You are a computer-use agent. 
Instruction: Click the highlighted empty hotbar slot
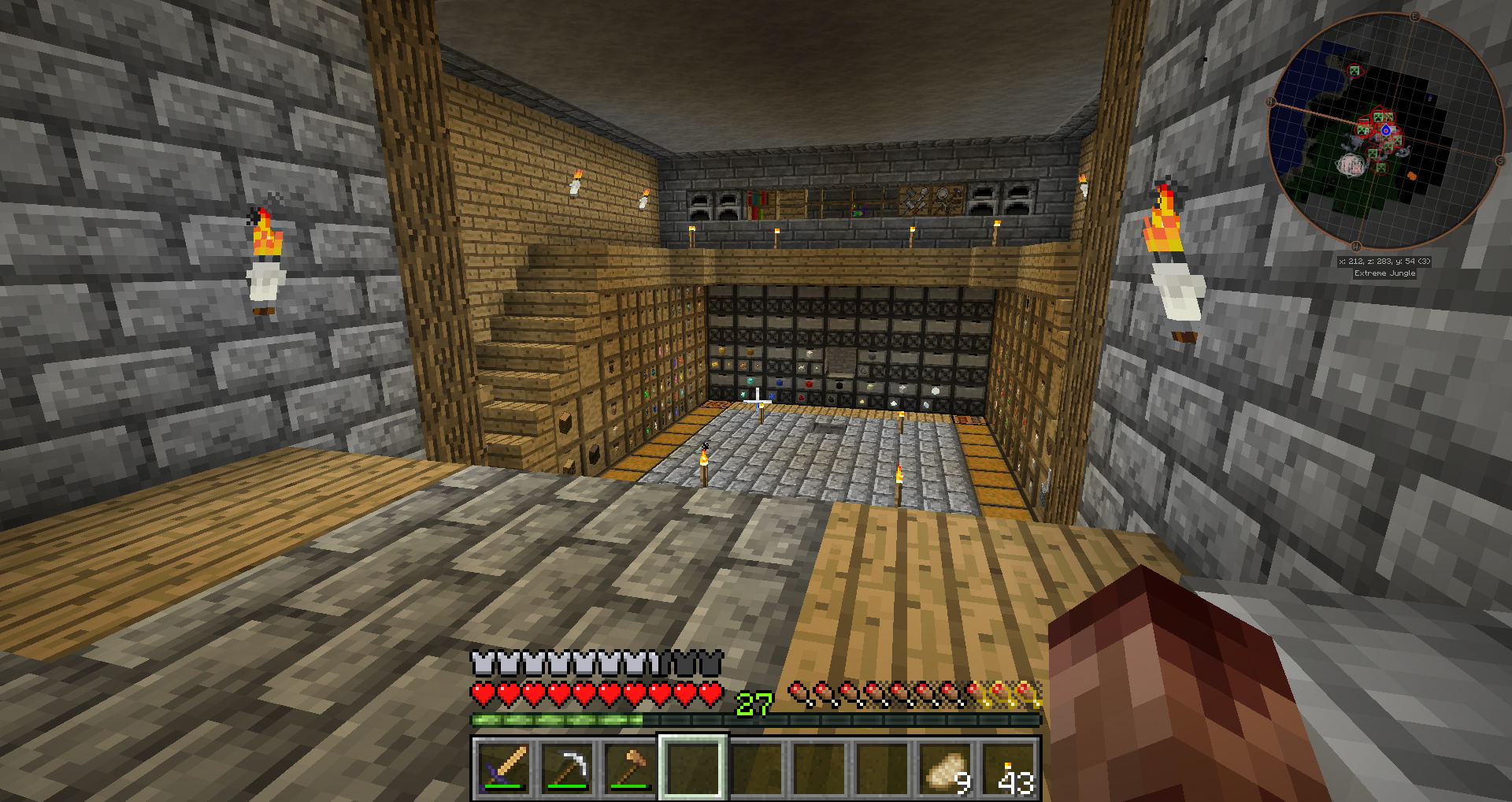coord(692,767)
